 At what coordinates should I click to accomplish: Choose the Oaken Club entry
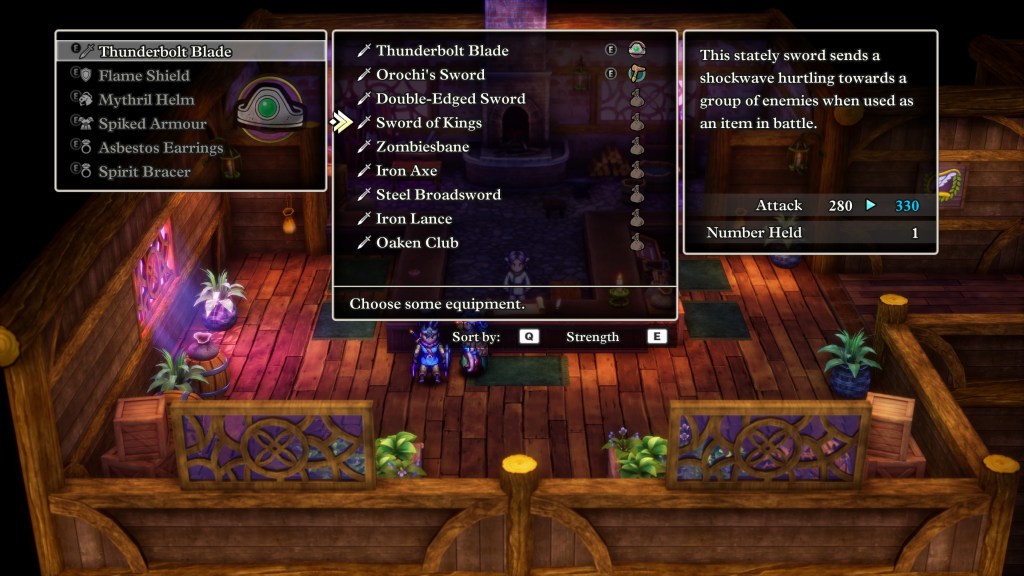point(417,243)
